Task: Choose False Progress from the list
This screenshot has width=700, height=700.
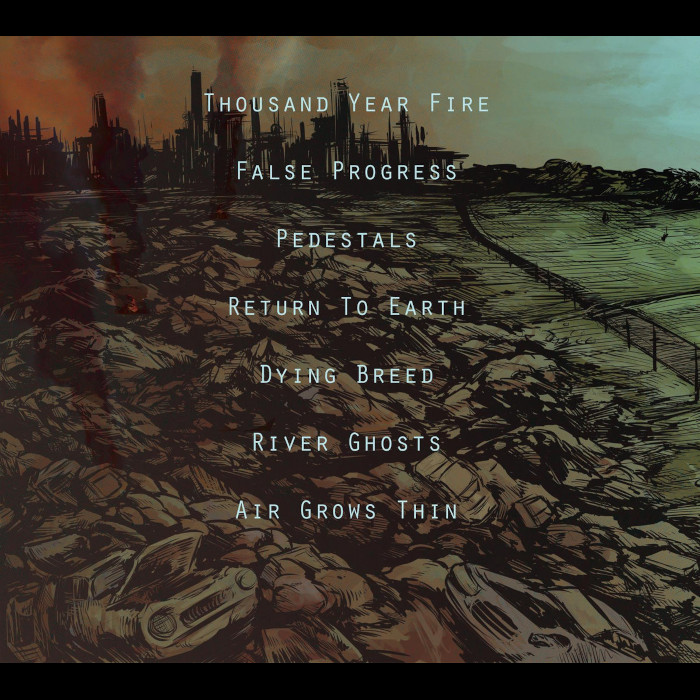Action: tap(347, 171)
